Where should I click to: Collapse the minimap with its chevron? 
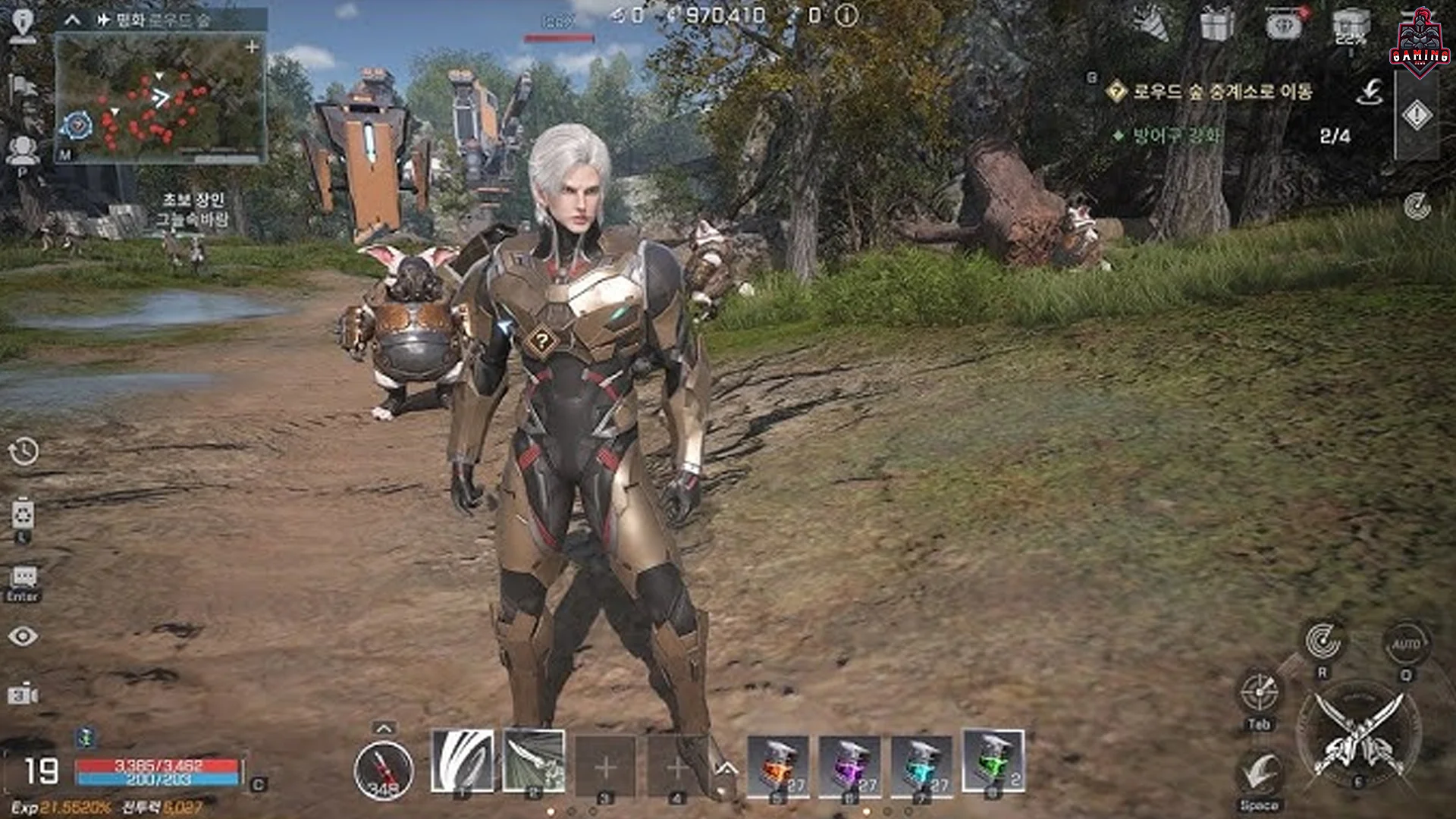coord(73,20)
